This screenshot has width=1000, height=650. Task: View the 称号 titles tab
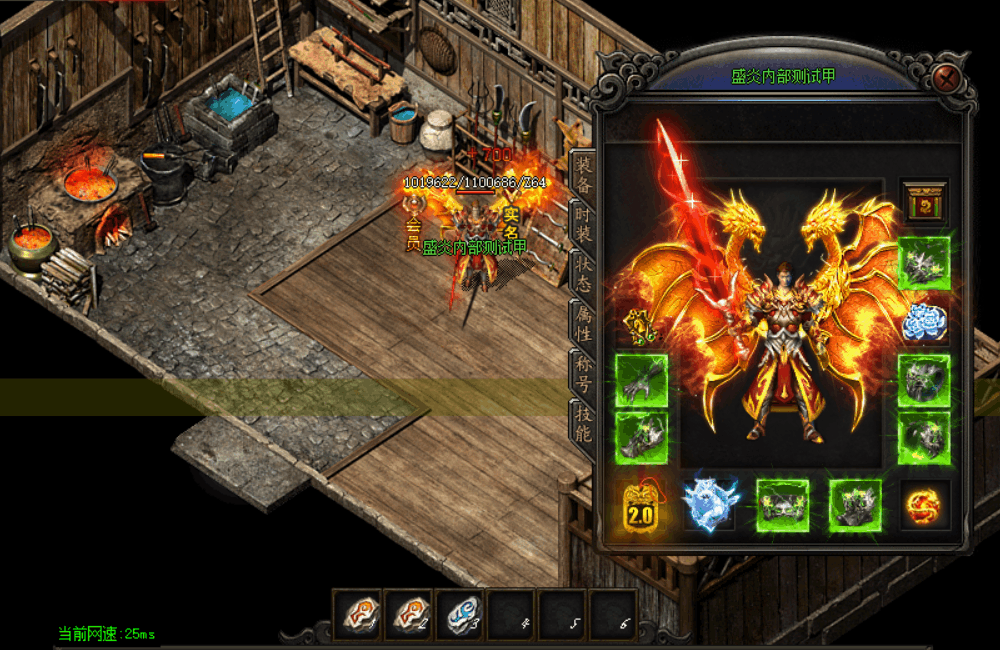tap(582, 373)
